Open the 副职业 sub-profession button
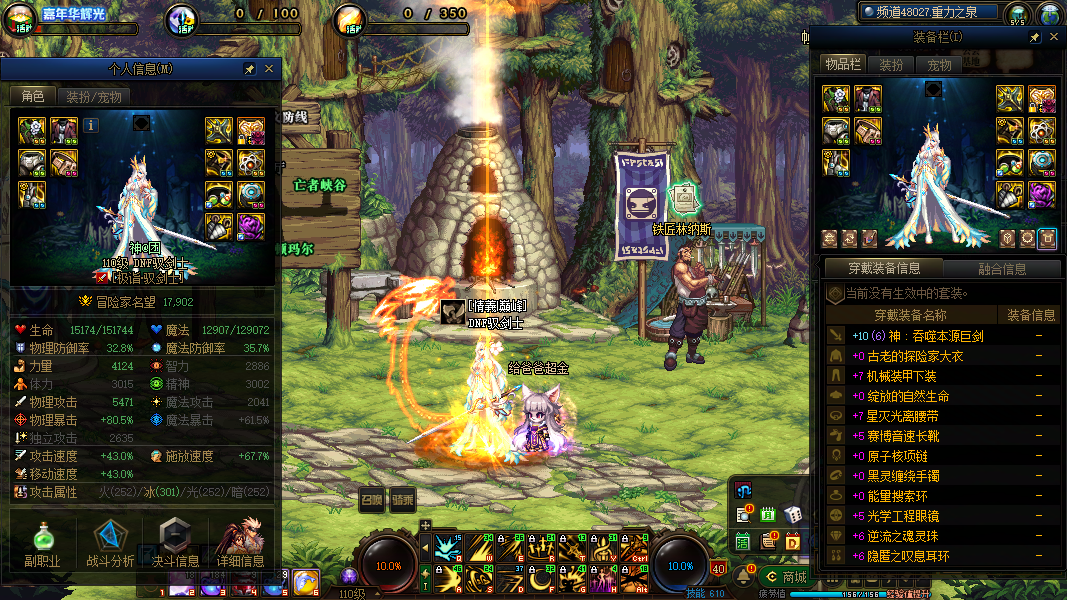 coord(42,544)
